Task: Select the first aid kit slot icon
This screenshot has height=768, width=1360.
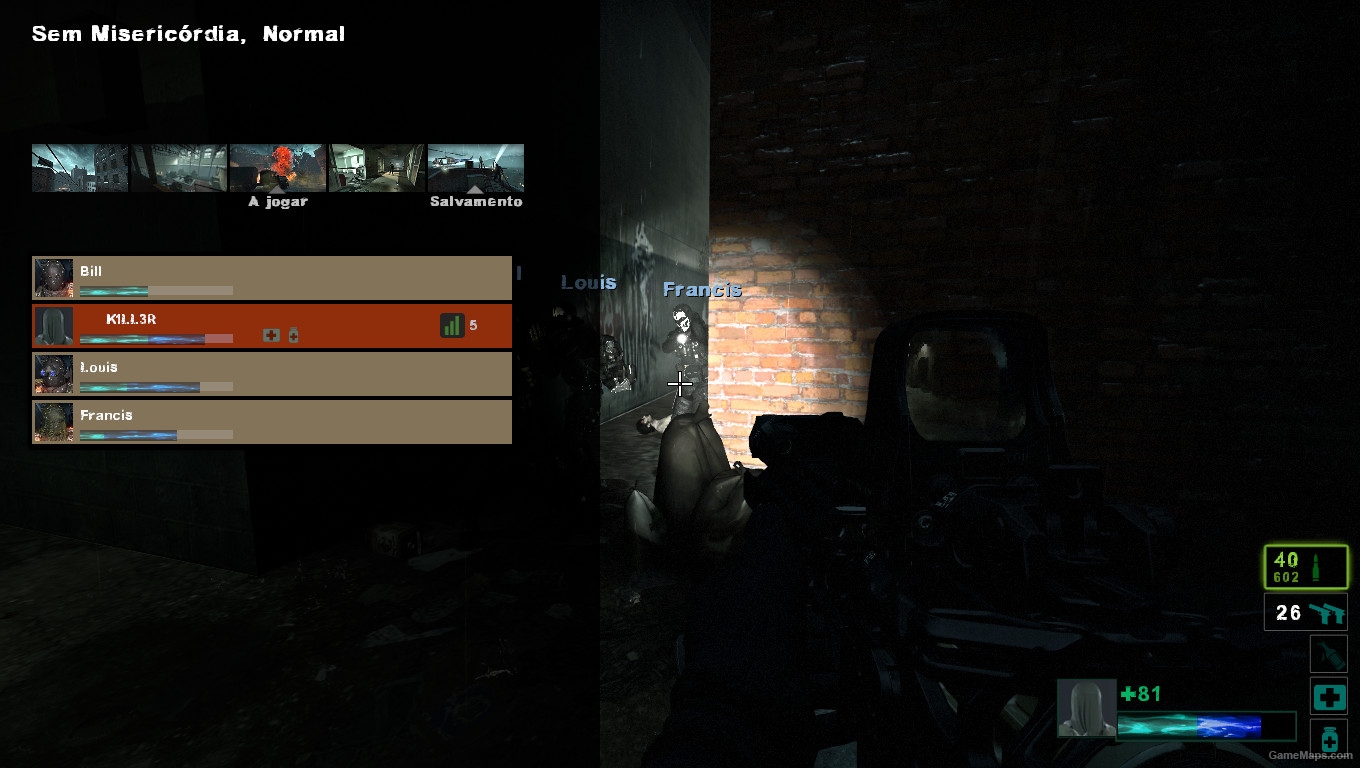Action: click(1329, 697)
